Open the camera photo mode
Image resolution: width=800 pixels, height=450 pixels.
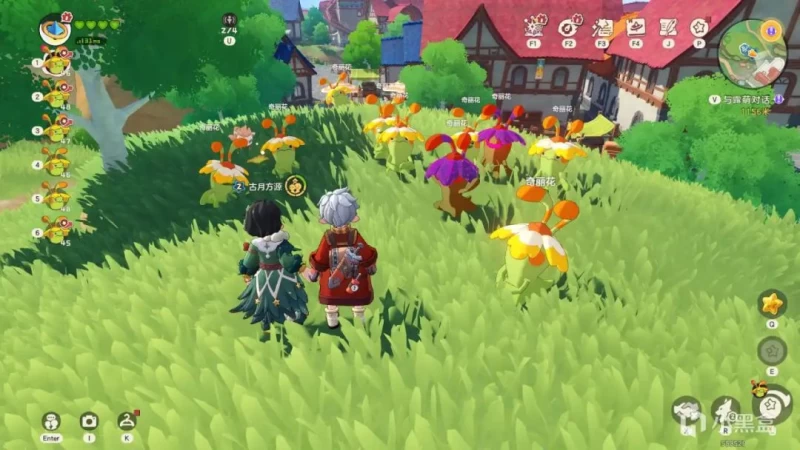pos(89,421)
